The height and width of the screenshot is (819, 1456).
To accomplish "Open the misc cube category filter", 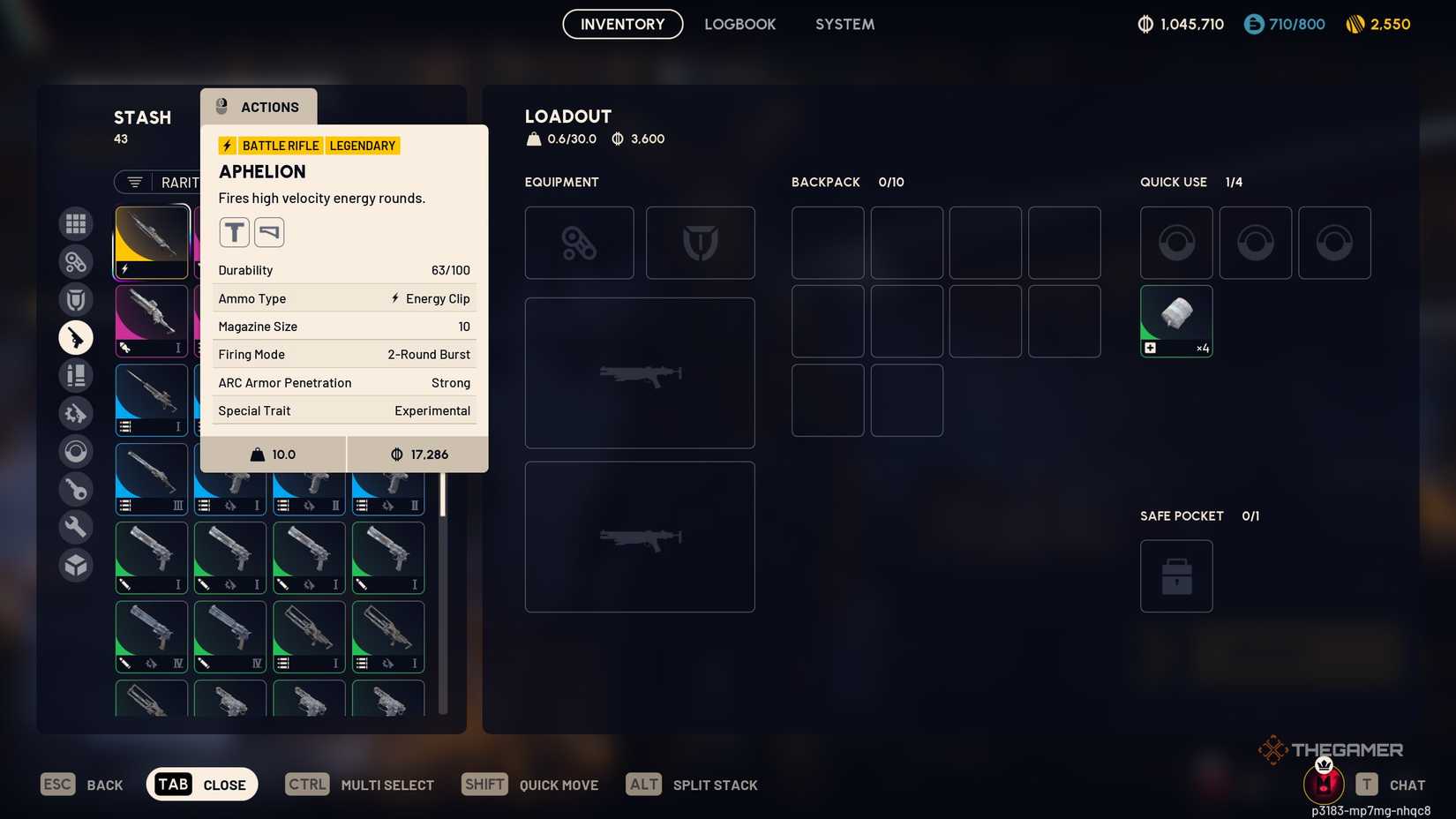I will click(x=76, y=565).
